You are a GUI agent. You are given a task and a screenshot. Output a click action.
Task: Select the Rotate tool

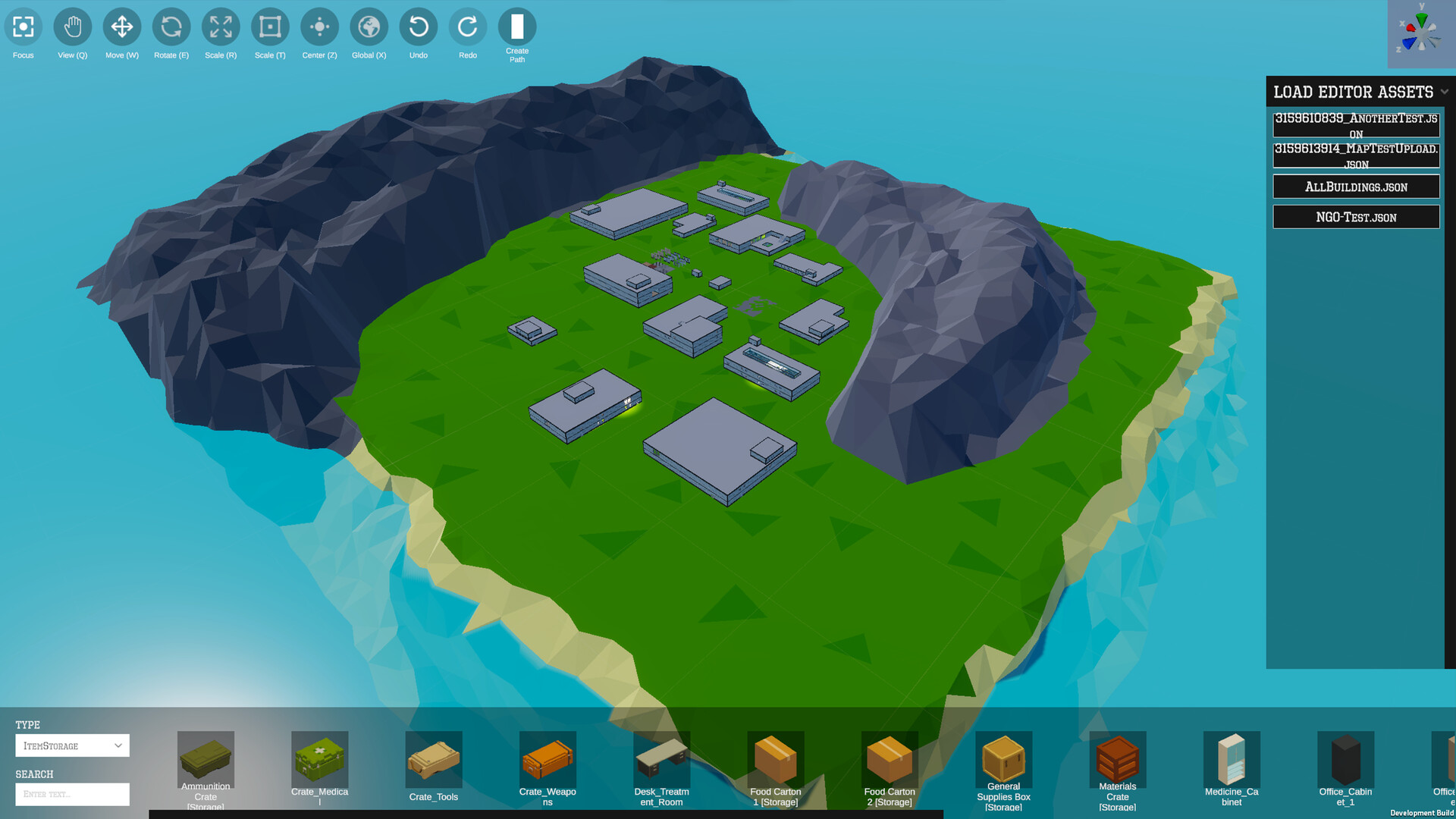click(171, 27)
